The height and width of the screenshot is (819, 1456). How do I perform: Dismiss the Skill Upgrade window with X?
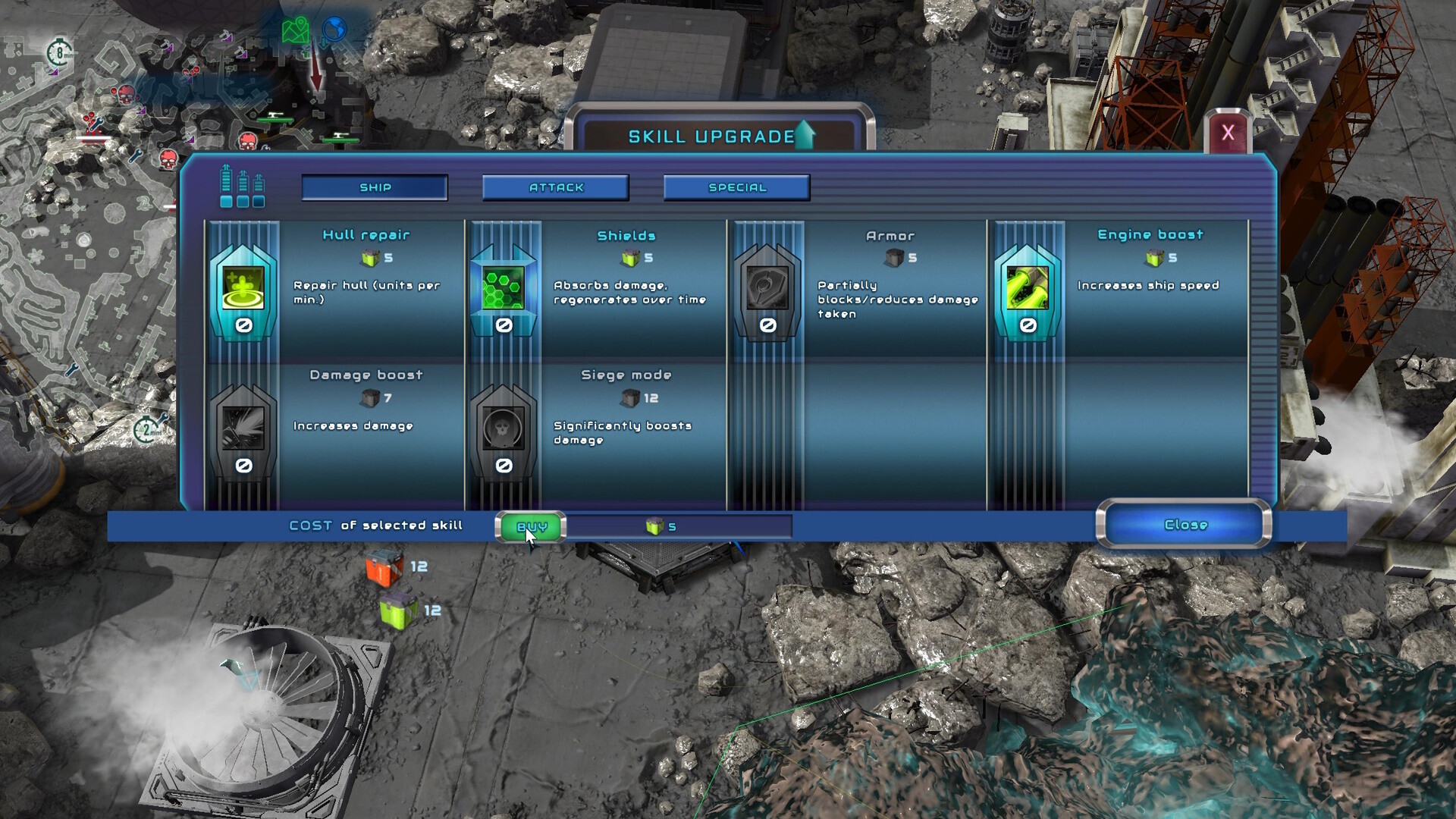pos(1228,133)
